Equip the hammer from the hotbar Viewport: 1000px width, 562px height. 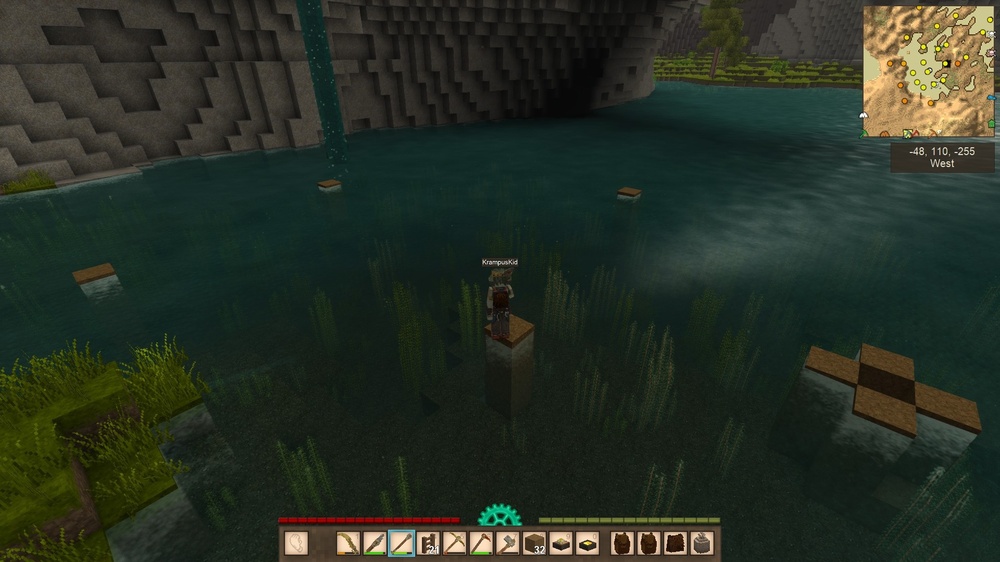[x=507, y=544]
